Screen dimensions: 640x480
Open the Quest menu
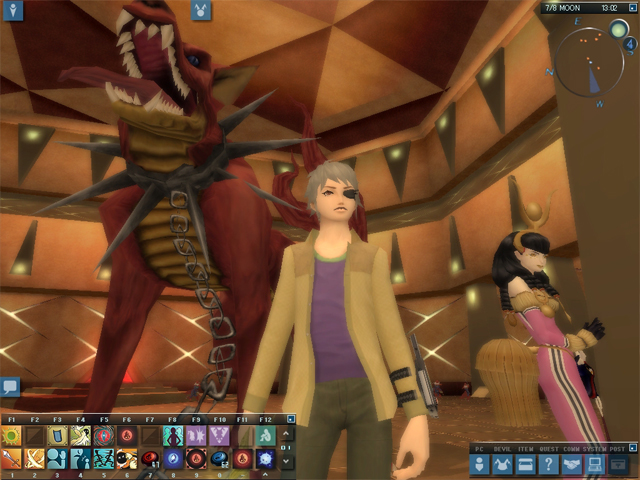548,465
